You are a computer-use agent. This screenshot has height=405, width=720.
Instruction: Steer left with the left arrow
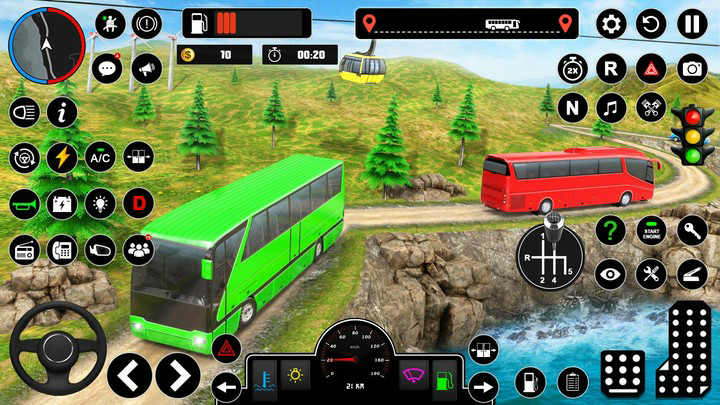pyautogui.click(x=131, y=375)
